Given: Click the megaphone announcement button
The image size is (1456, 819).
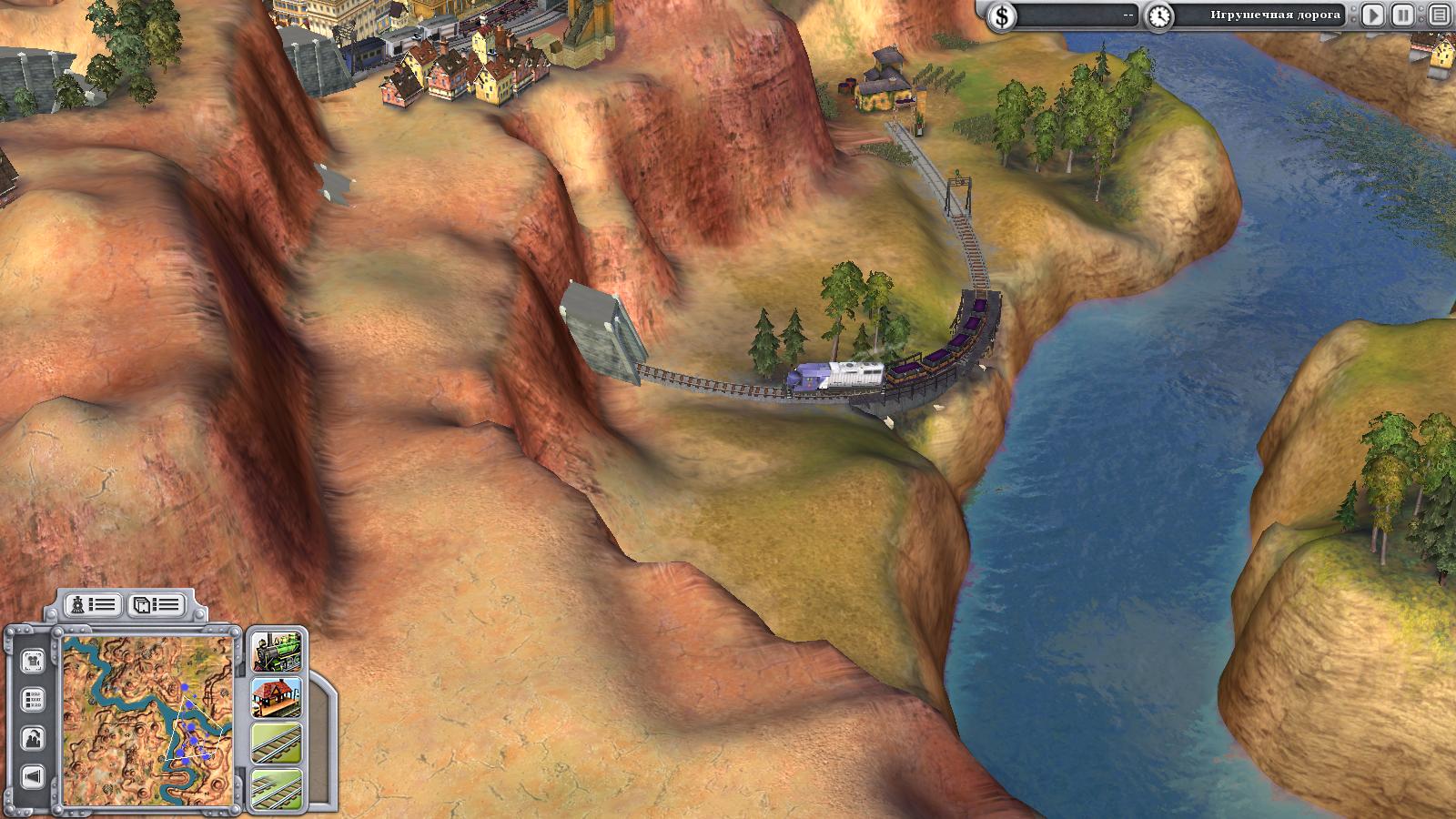Looking at the screenshot, I should 33,777.
